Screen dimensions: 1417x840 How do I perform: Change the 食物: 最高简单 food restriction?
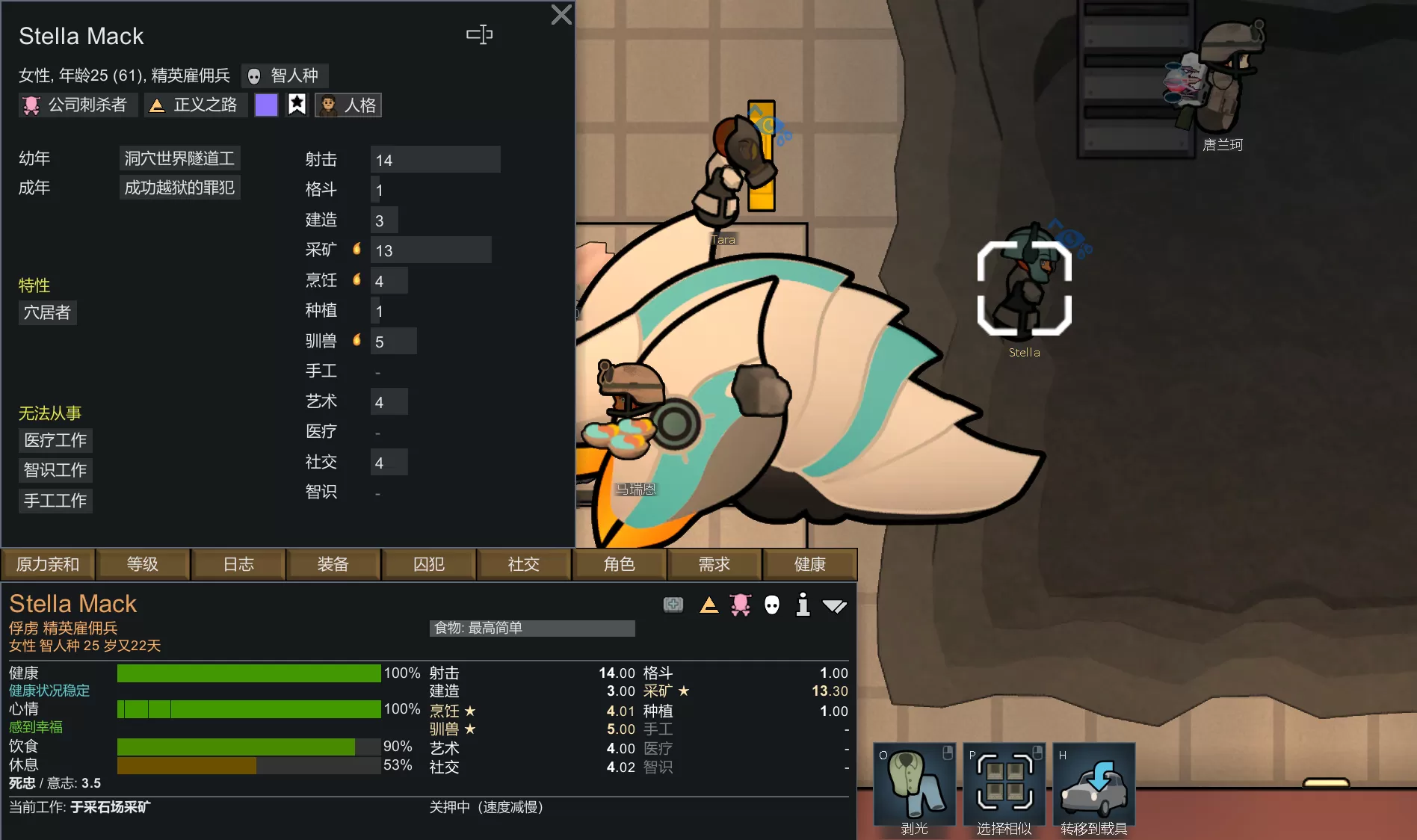coord(531,629)
